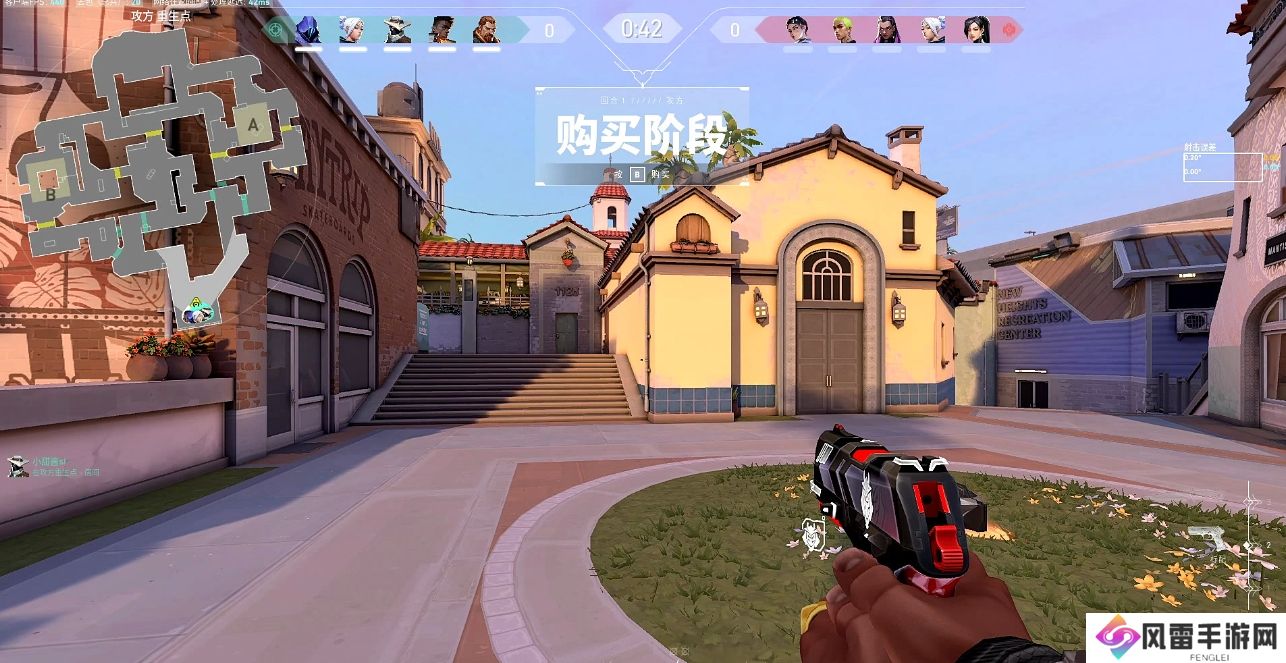The height and width of the screenshot is (663, 1286).
Task: Select the green-haired Gekko portrait
Action: (x=843, y=30)
